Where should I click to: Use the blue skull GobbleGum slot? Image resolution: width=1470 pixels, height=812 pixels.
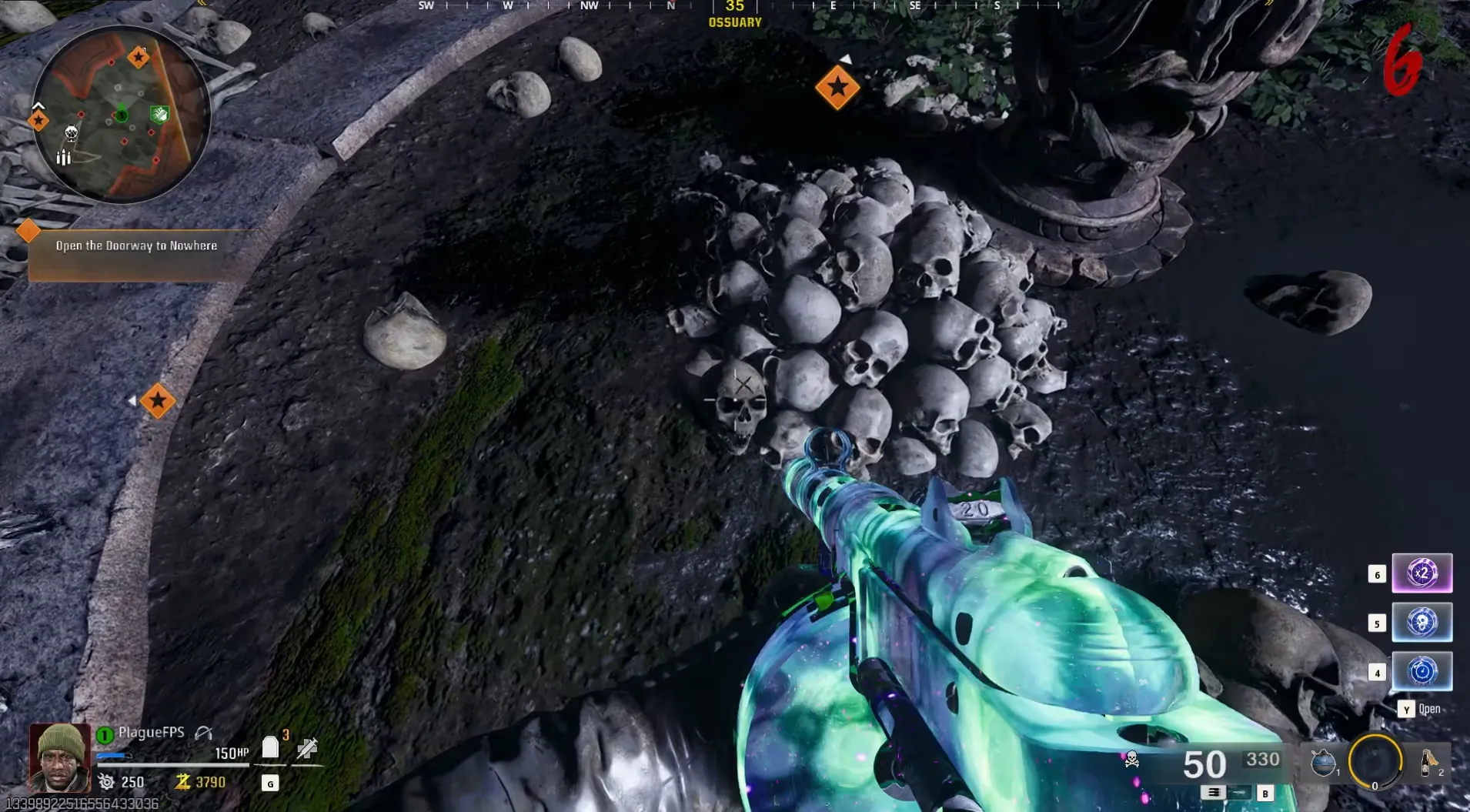(x=1422, y=623)
